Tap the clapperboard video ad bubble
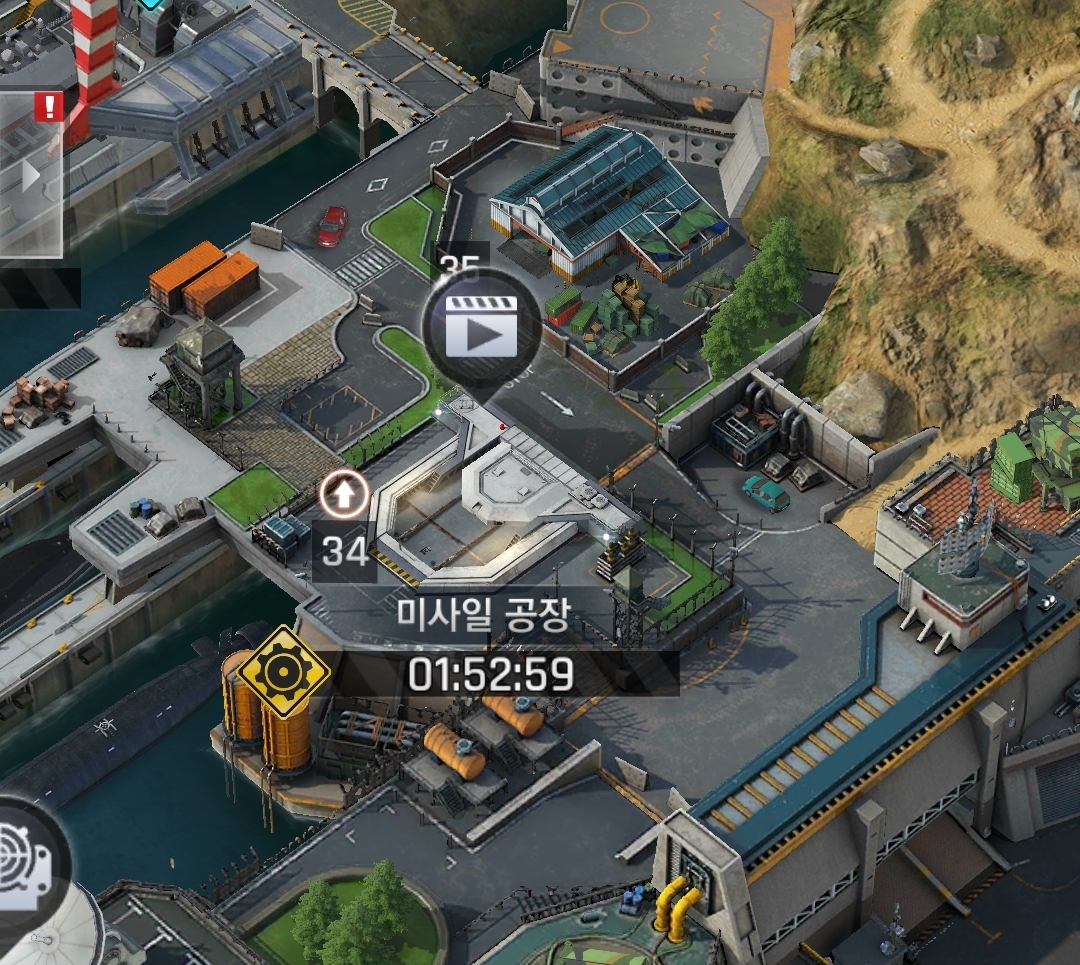 coord(482,326)
